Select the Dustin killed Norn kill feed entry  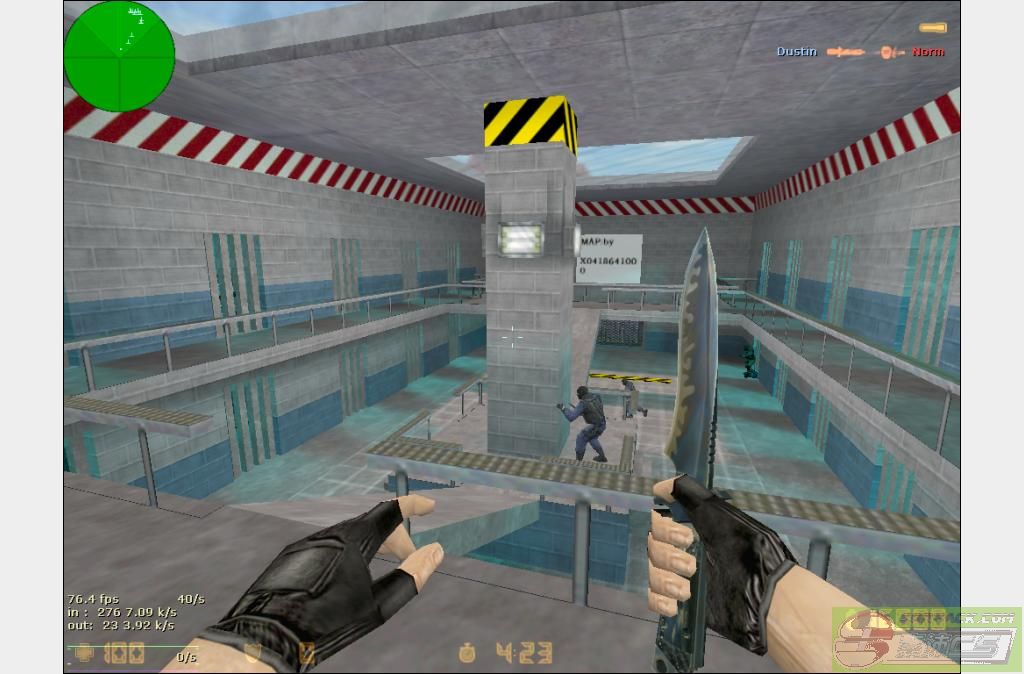[860, 51]
